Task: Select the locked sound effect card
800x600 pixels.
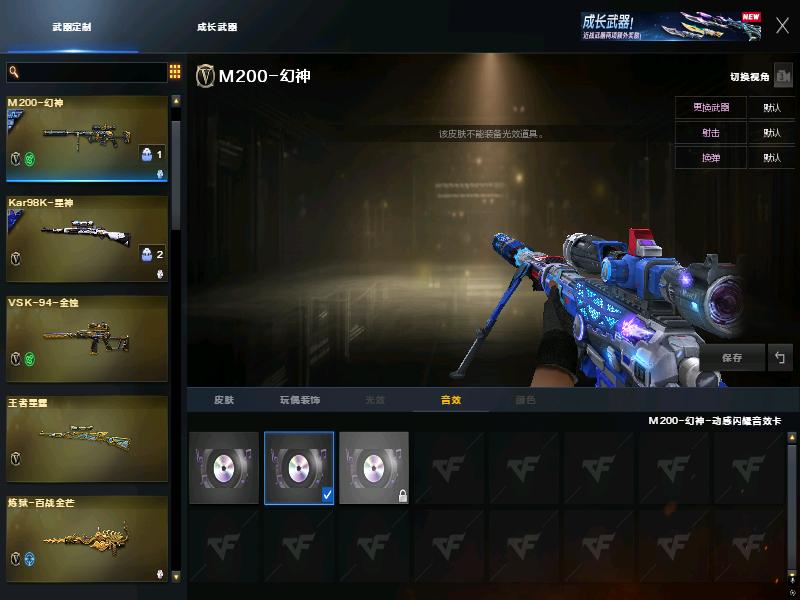Action: pos(374,468)
